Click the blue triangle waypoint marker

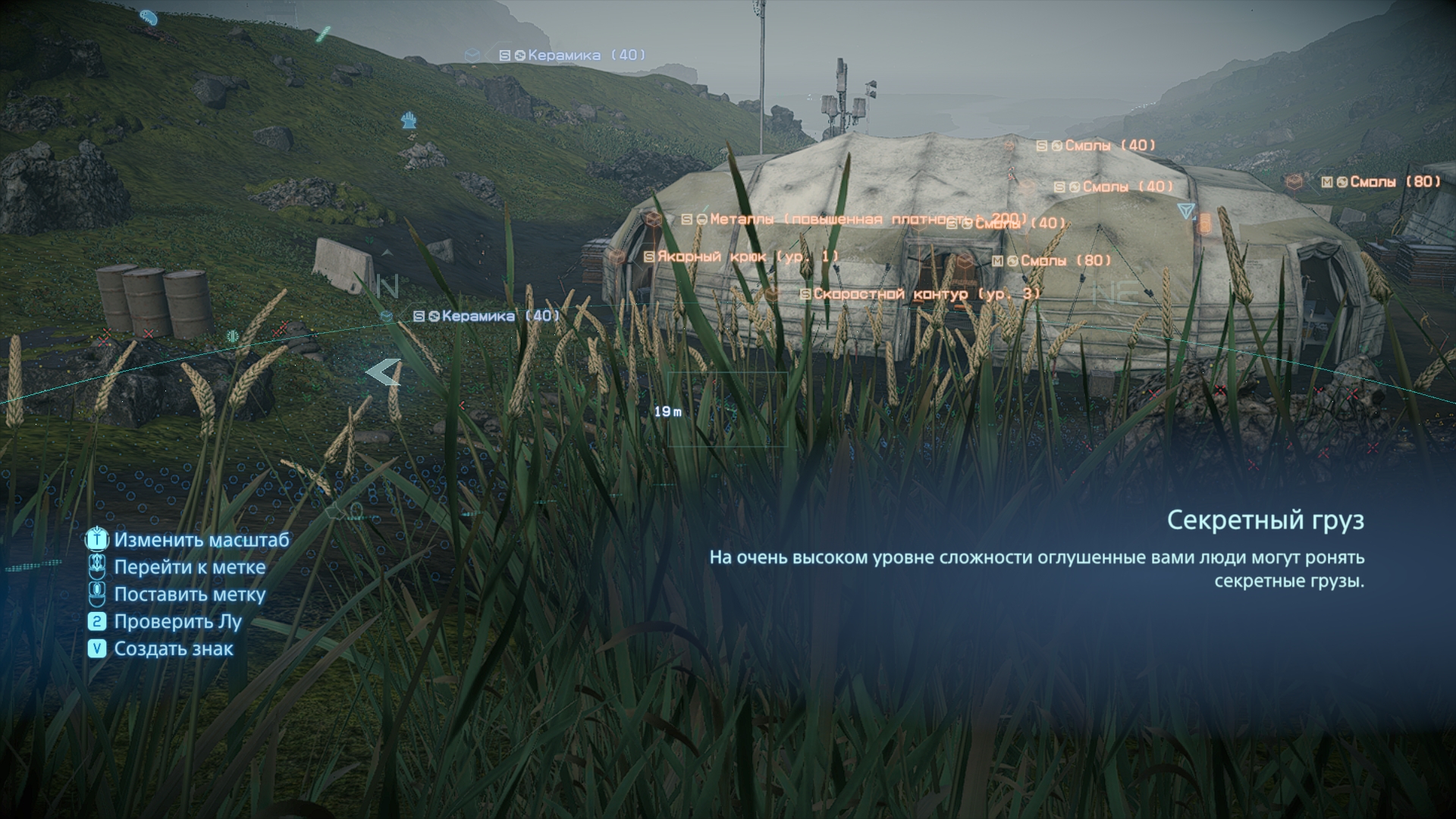(x=1186, y=210)
